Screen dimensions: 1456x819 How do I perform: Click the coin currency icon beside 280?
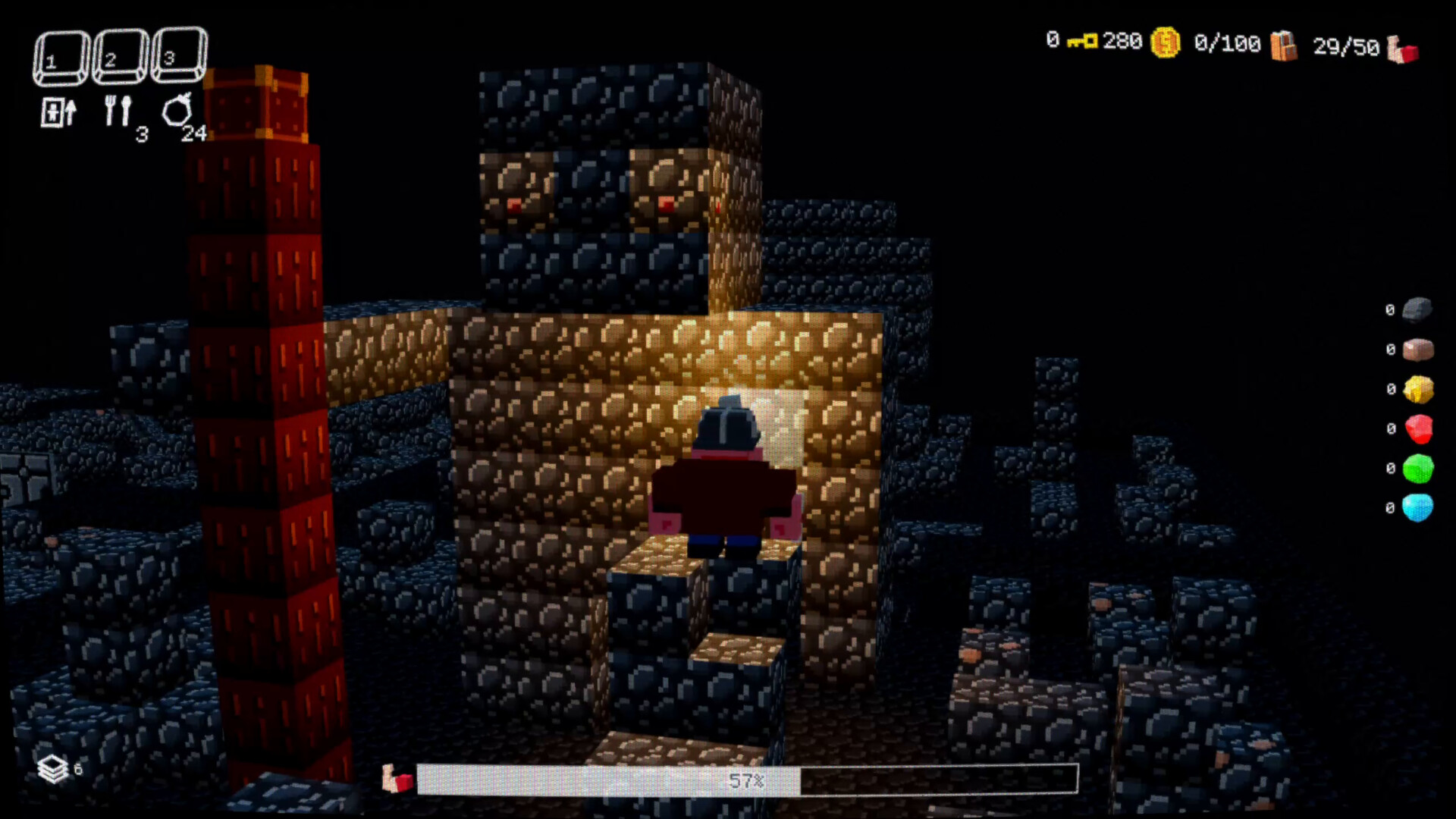coord(1165,42)
